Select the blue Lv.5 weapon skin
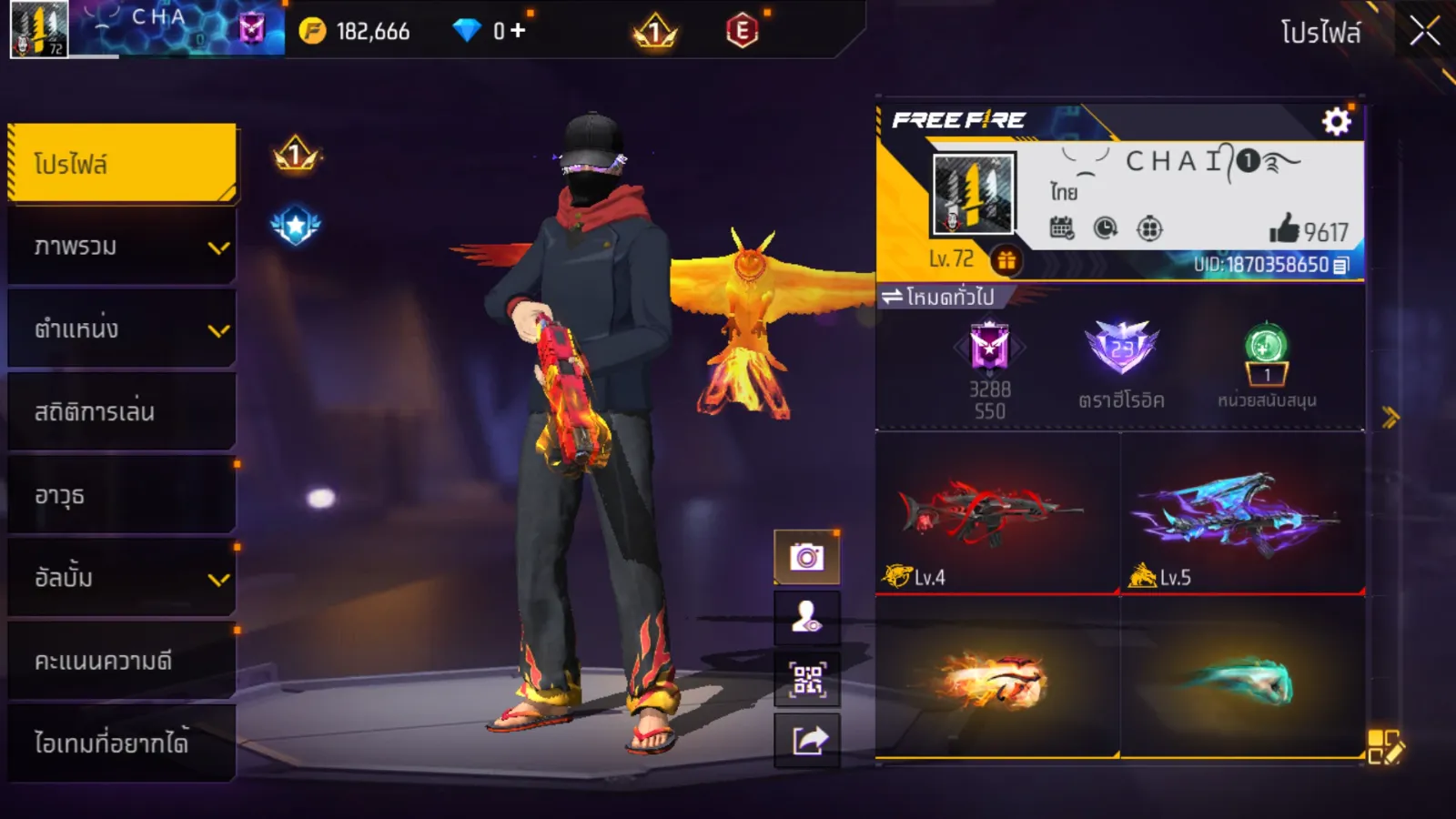Image resolution: width=1456 pixels, height=819 pixels. (1242, 514)
